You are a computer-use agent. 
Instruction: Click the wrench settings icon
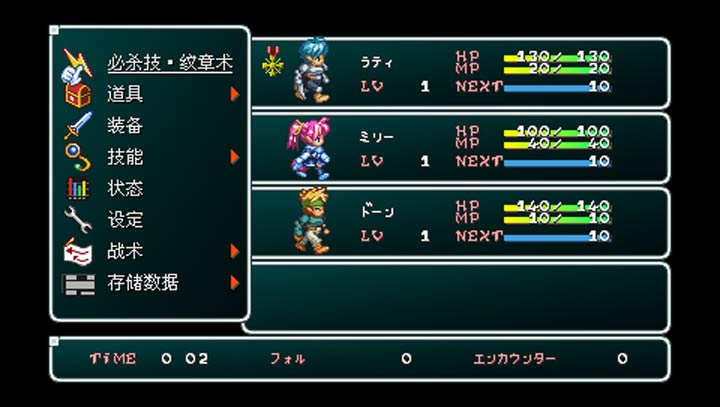tap(78, 220)
